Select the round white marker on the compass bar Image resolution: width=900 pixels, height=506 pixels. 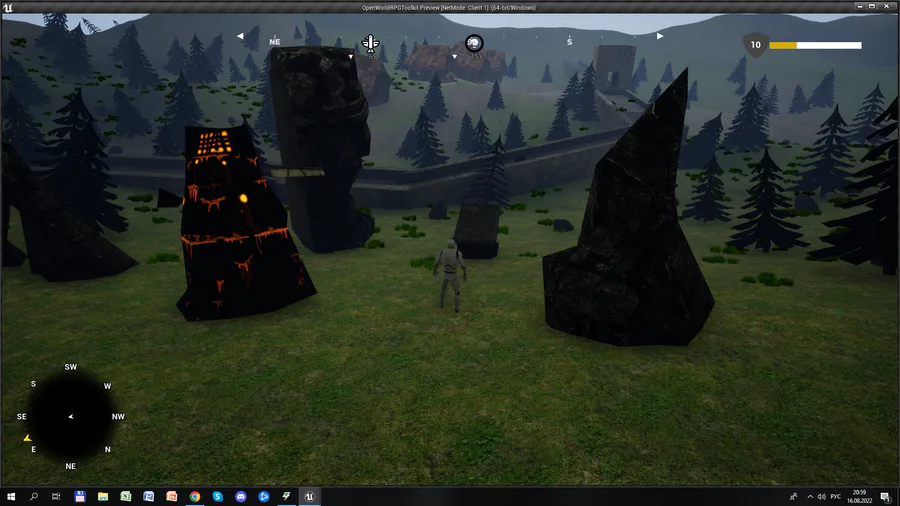[x=474, y=42]
